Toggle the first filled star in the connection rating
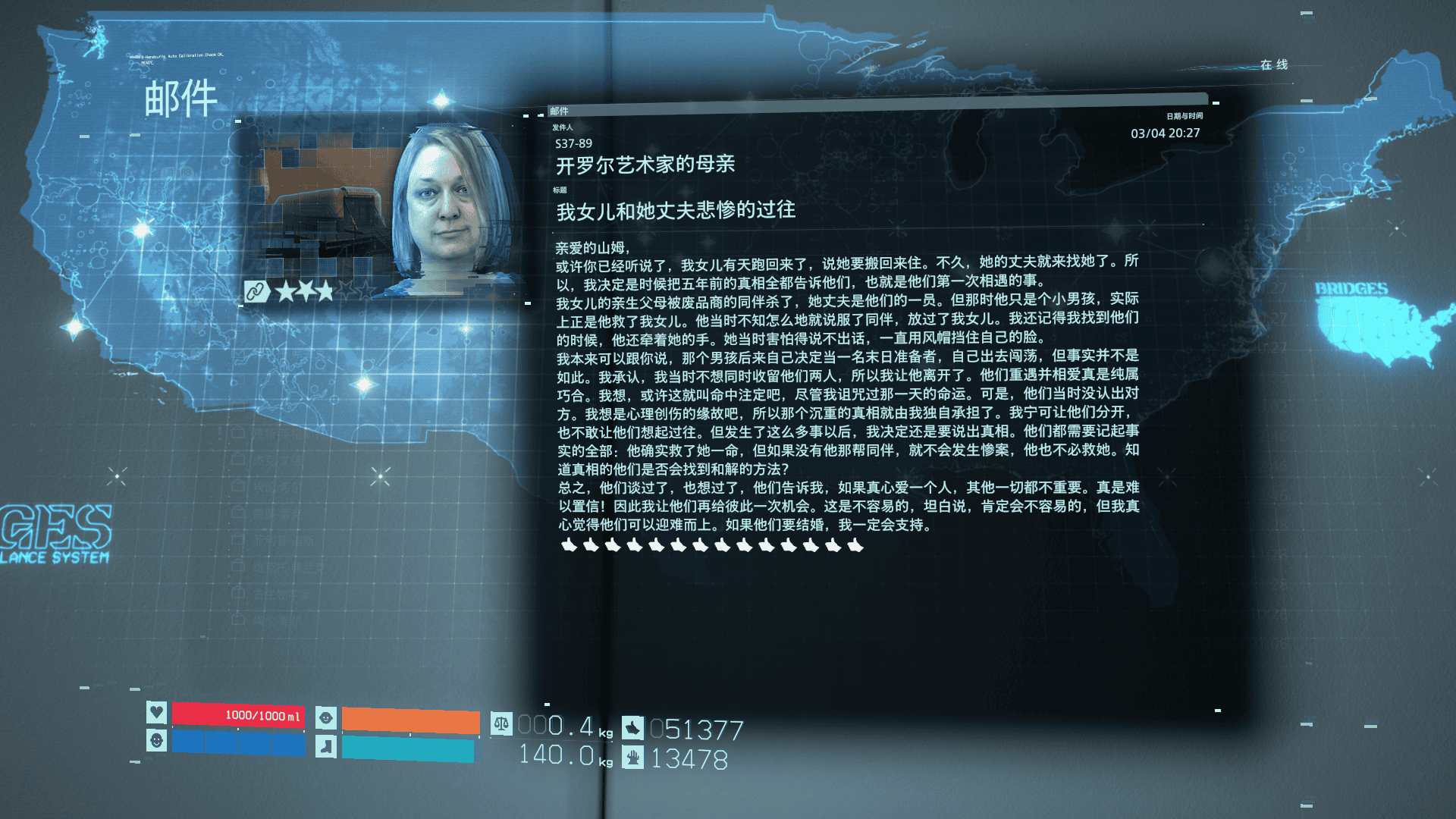1456x819 pixels. pyautogui.click(x=284, y=290)
